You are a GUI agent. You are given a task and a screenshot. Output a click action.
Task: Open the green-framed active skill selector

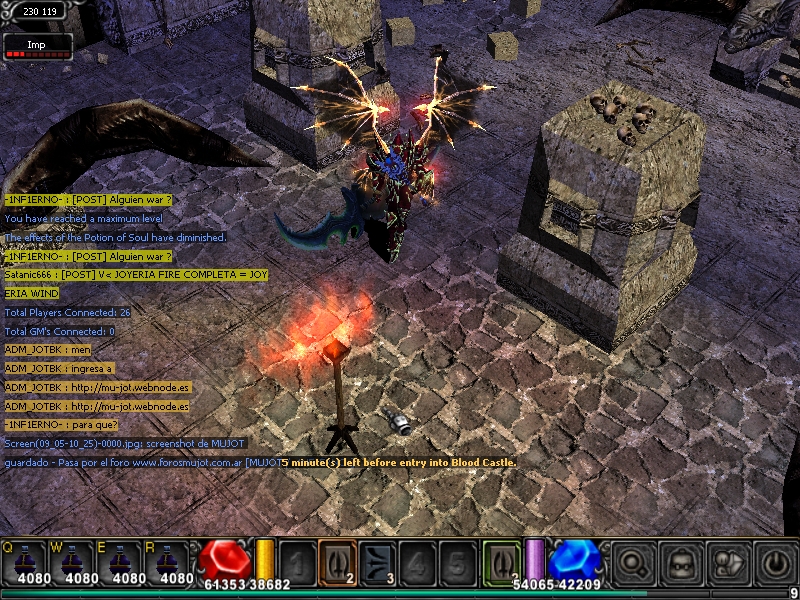click(x=502, y=561)
